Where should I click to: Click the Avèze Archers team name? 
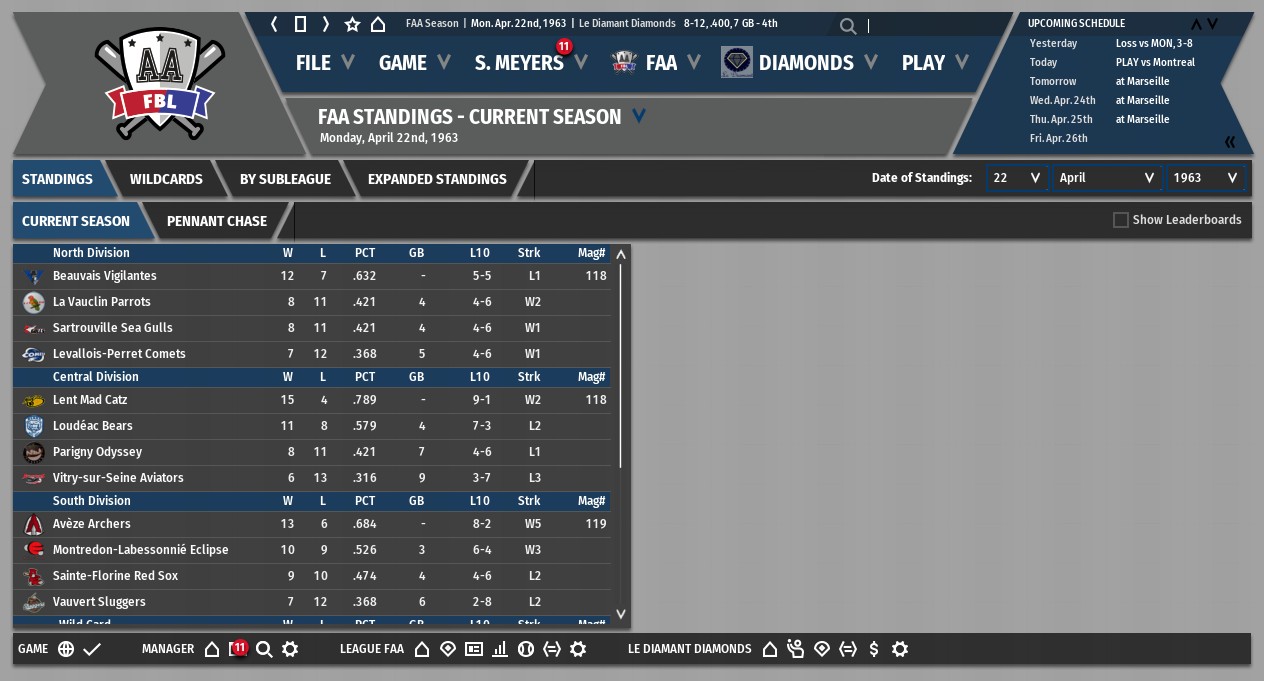[x=92, y=524]
